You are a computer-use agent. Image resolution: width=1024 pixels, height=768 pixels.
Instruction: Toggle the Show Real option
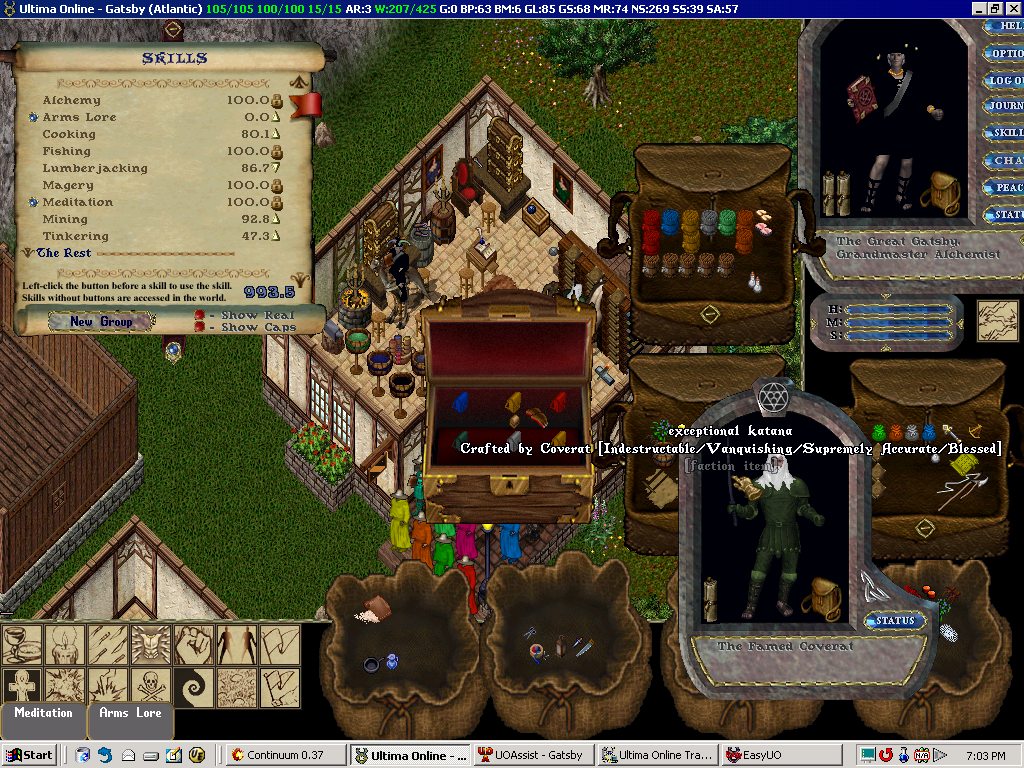(x=200, y=315)
